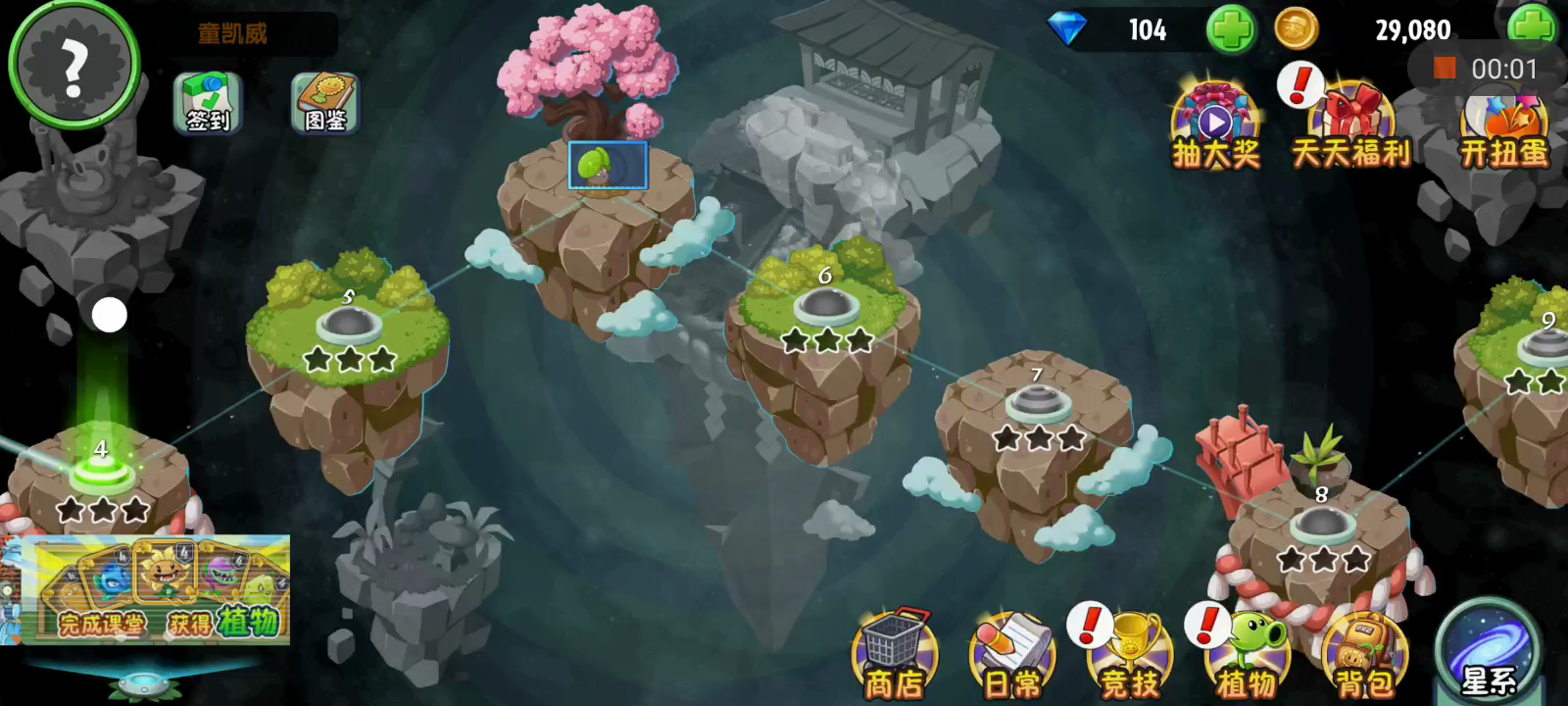Add more gems with the green plus
The image size is (1568, 706).
point(1230,29)
